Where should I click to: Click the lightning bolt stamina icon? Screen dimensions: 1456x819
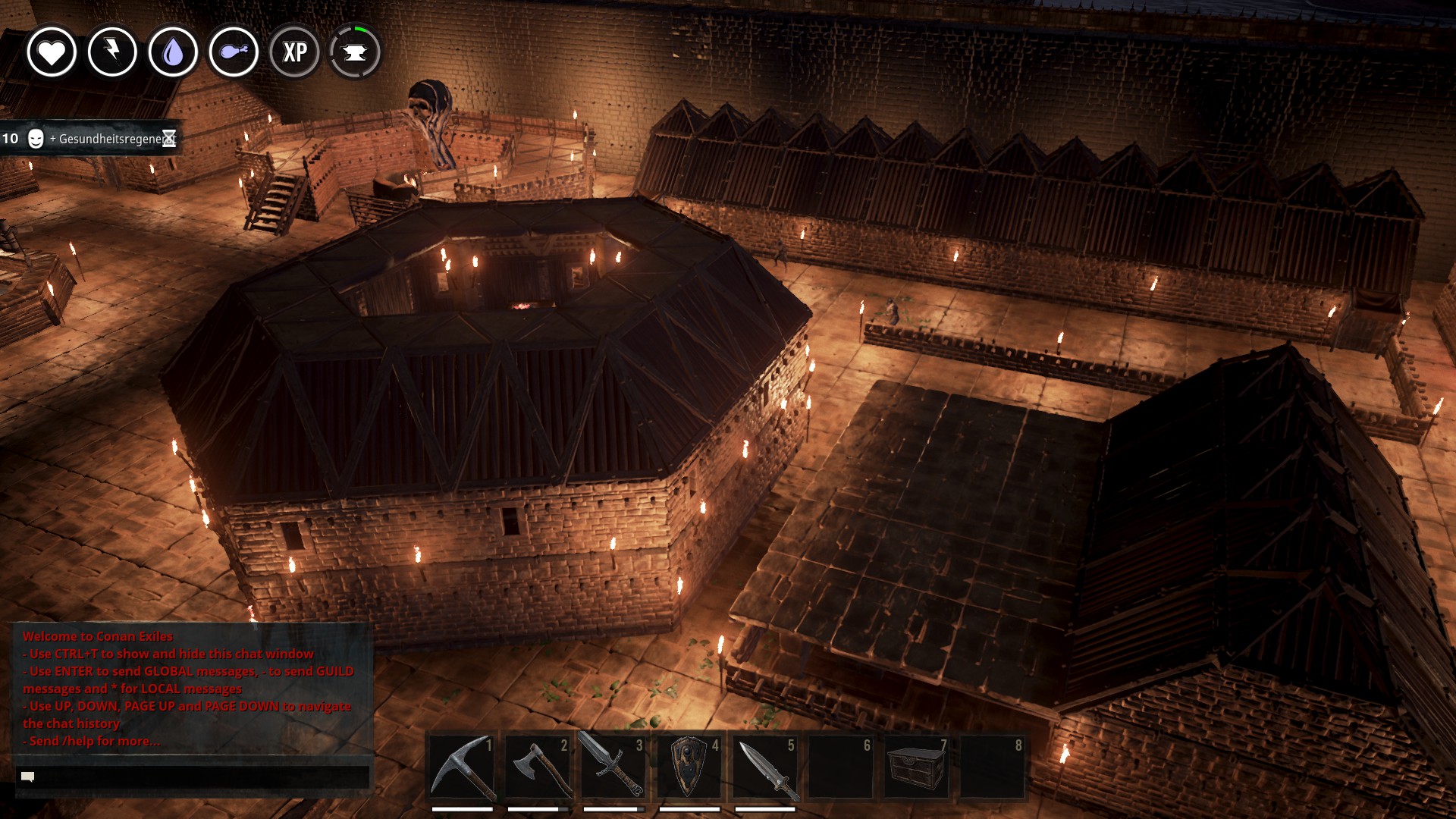pyautogui.click(x=112, y=52)
